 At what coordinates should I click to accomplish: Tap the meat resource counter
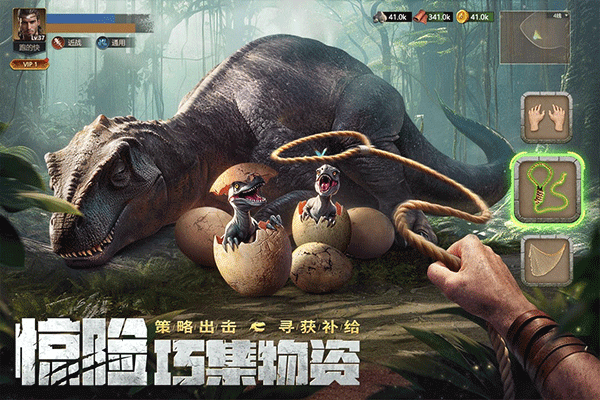coord(431,17)
